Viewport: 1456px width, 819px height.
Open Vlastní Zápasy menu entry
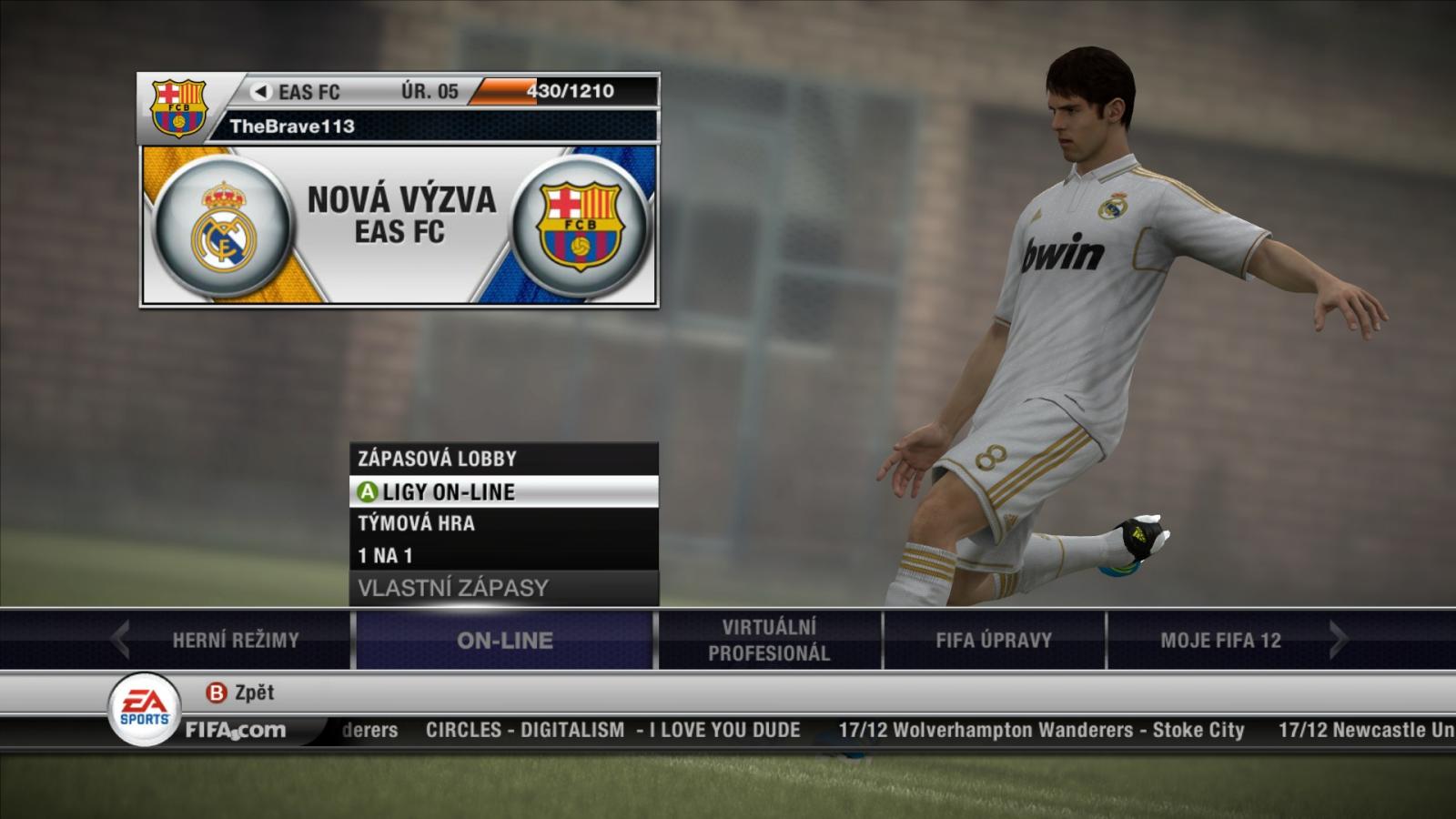point(503,588)
